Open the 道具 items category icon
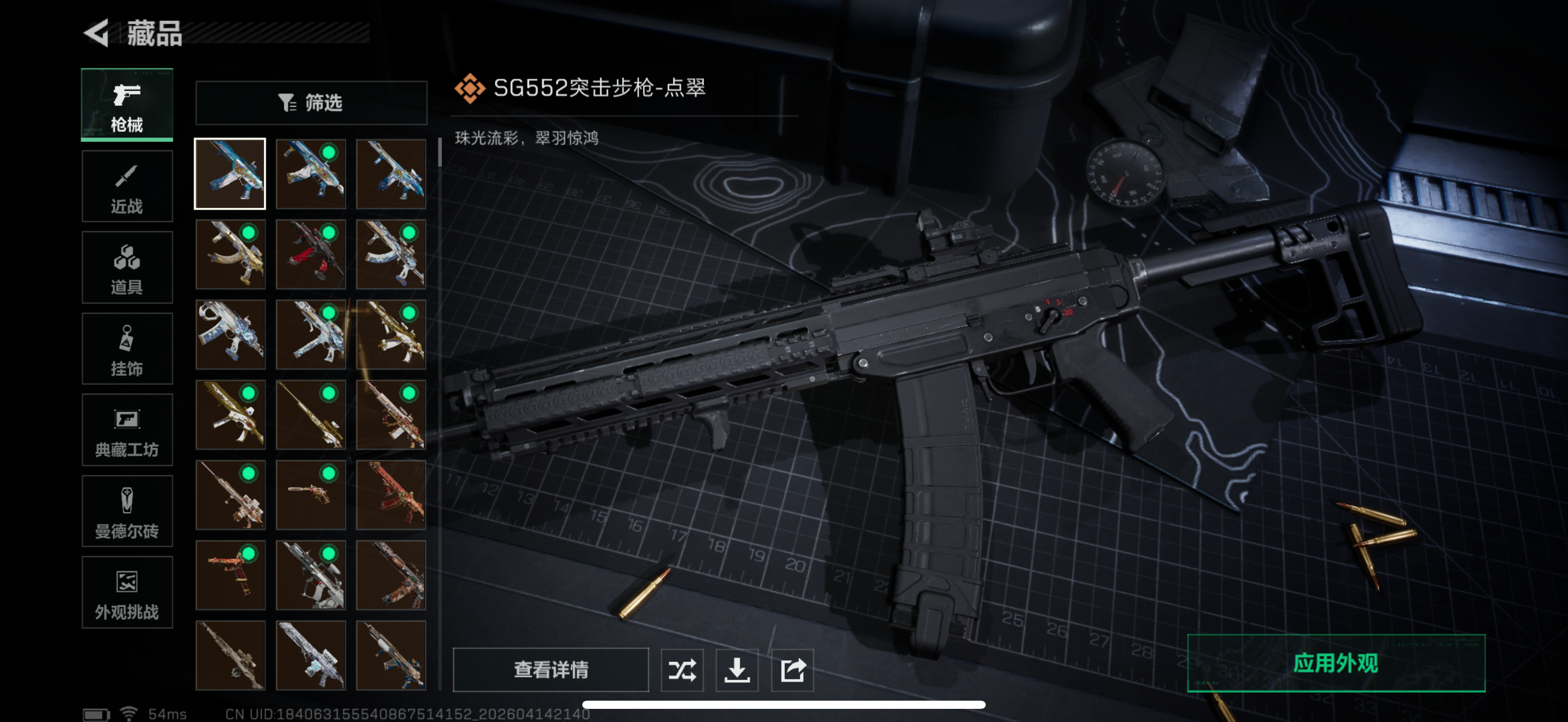 (x=127, y=268)
